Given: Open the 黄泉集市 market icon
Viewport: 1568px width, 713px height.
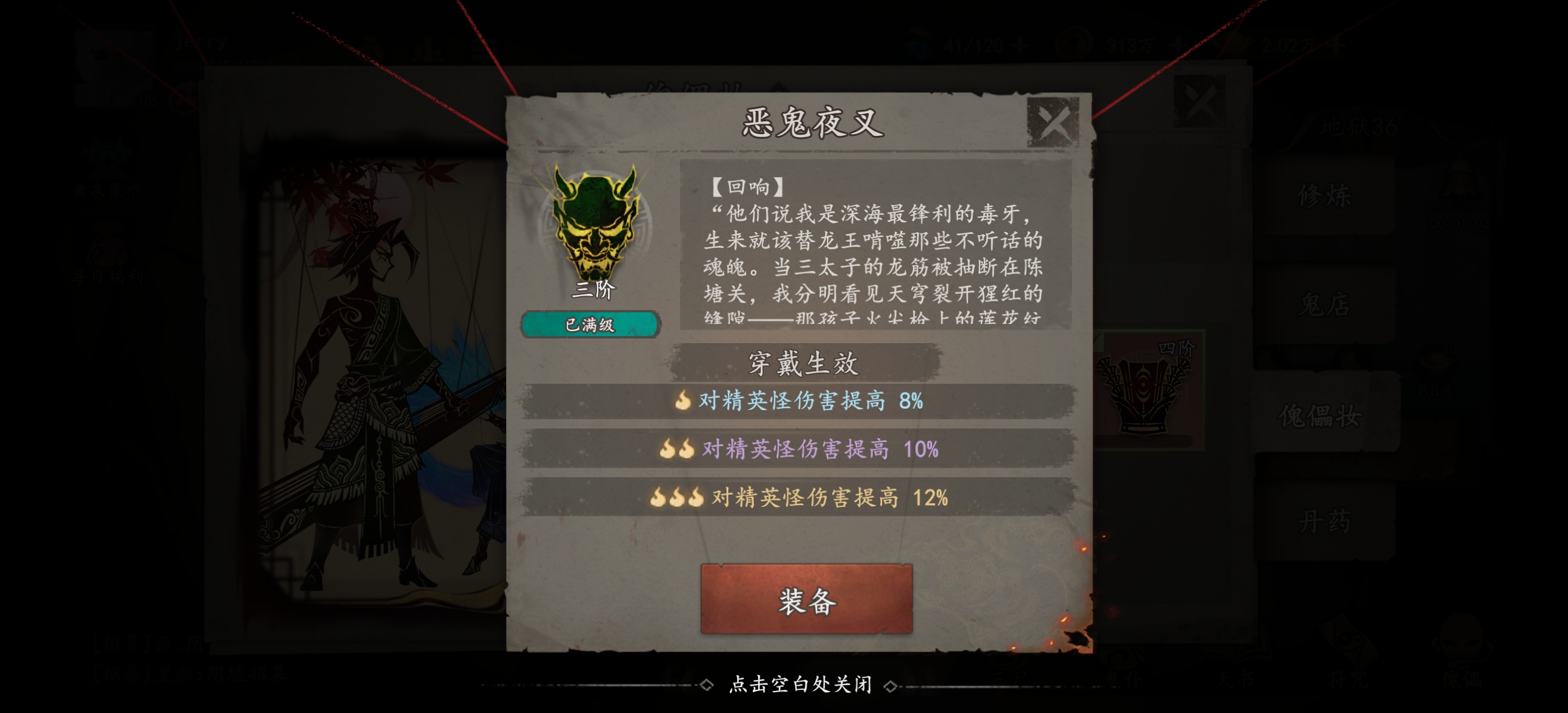Looking at the screenshot, I should point(107,160).
